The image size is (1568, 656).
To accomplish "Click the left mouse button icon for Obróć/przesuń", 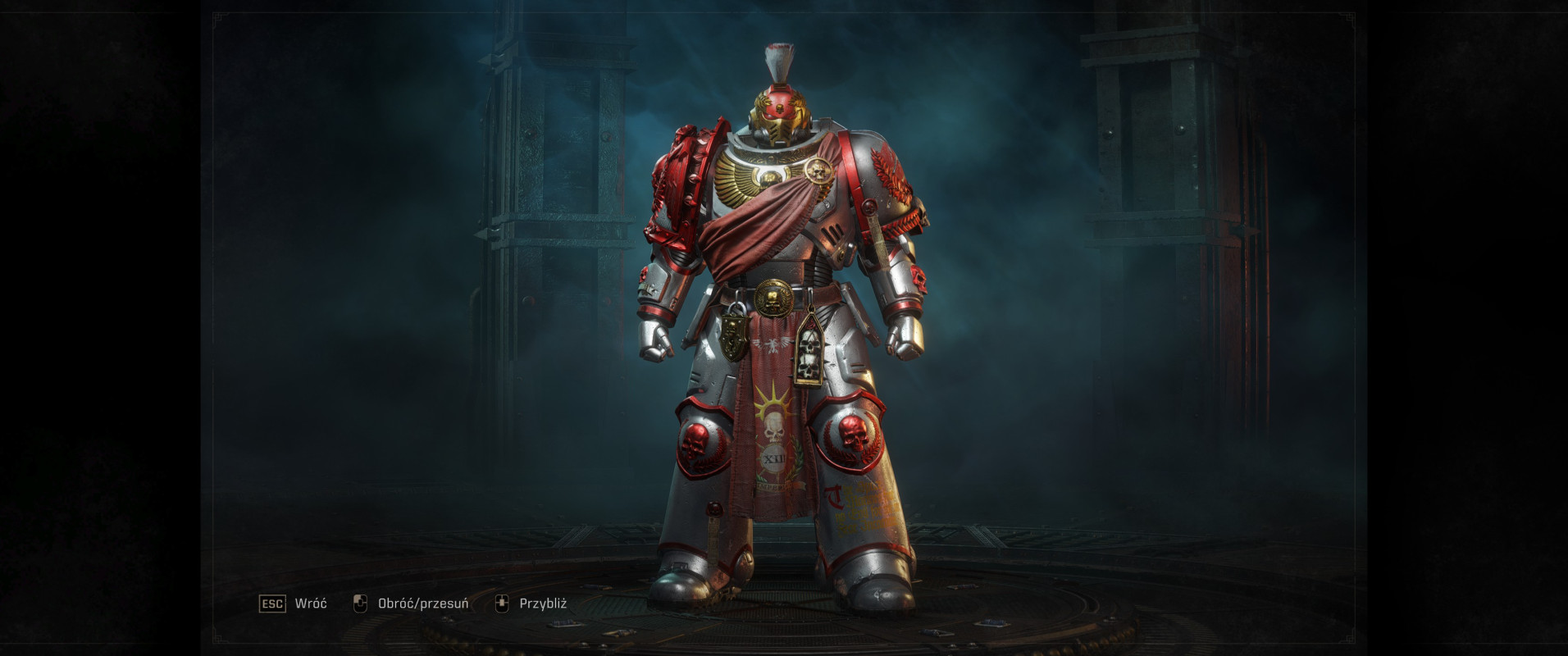I will (x=358, y=604).
